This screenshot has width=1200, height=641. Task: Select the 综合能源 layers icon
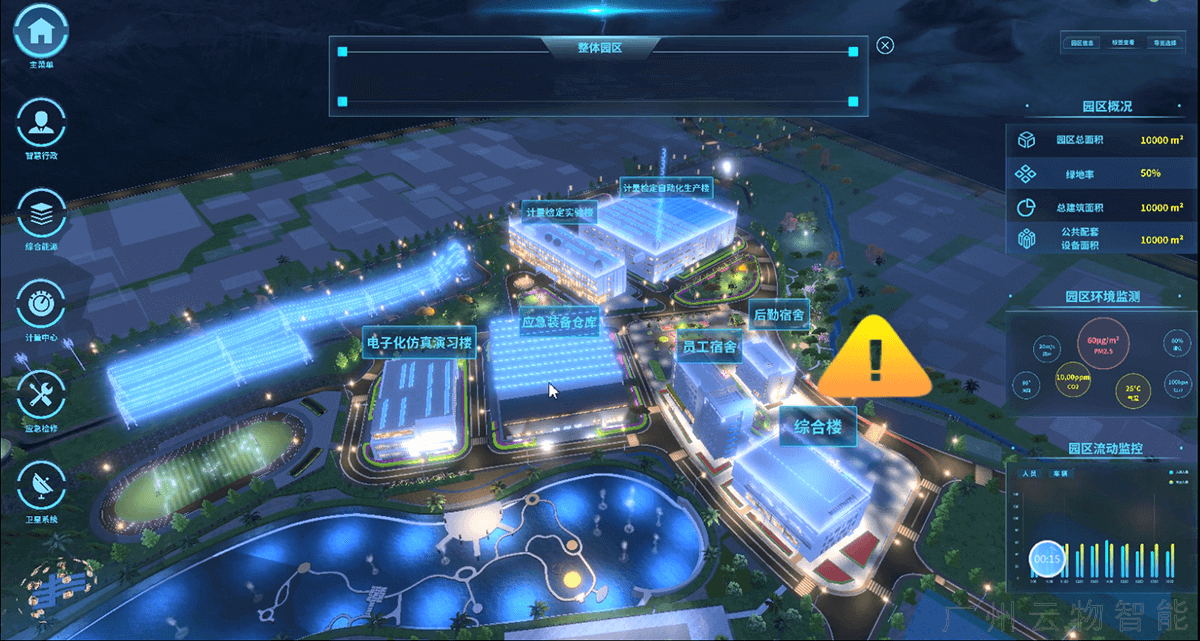41,212
